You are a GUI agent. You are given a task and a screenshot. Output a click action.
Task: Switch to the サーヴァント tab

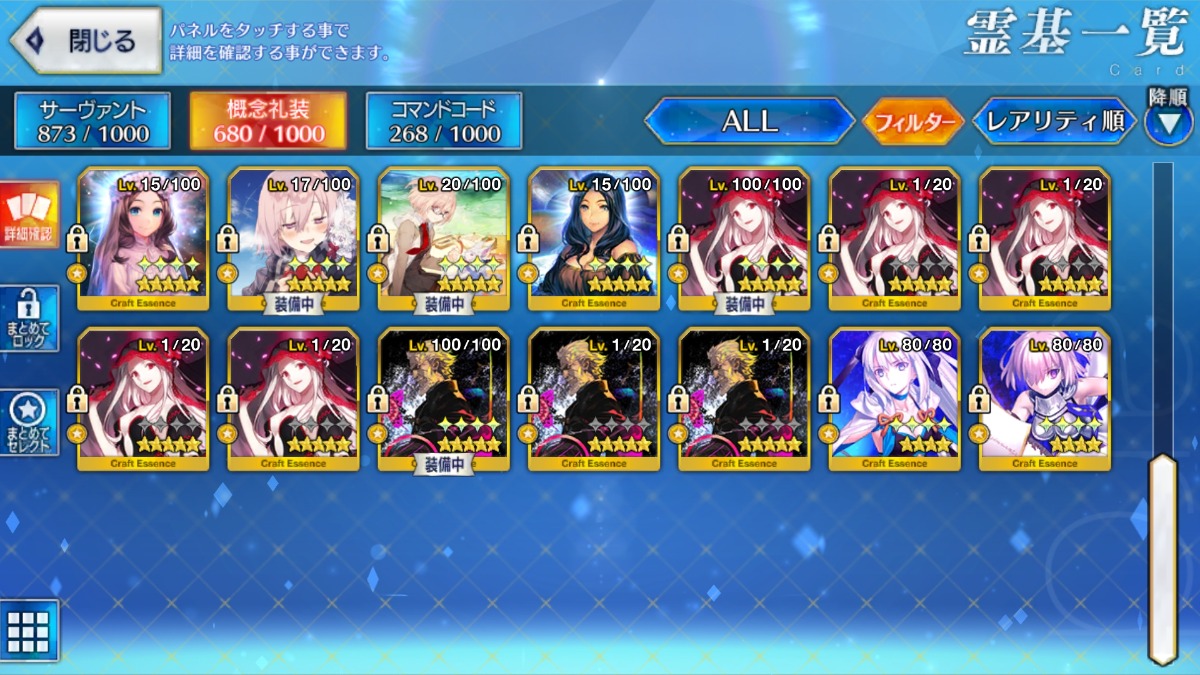[93, 121]
